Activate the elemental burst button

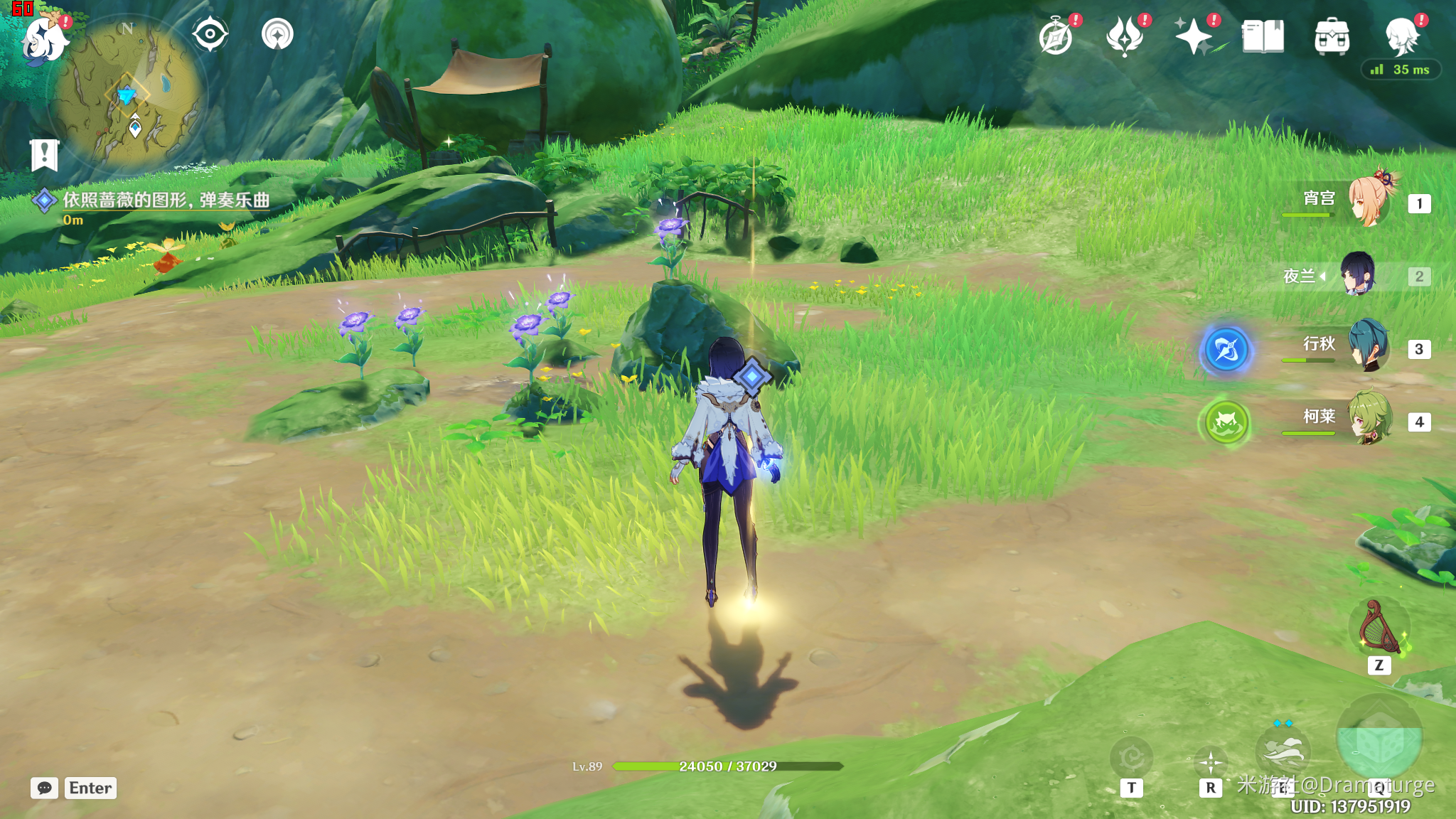pos(1379,741)
